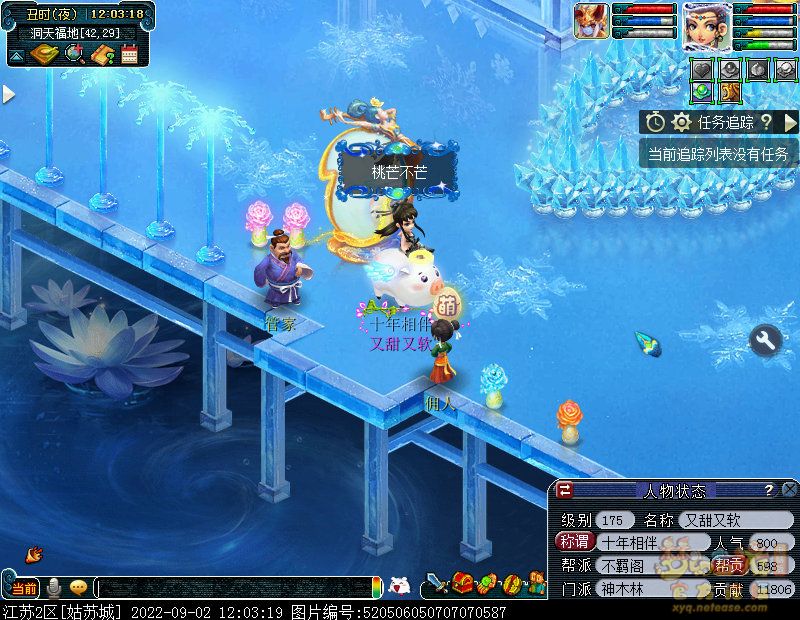
Task: Click the 称谓 title button
Action: click(573, 542)
